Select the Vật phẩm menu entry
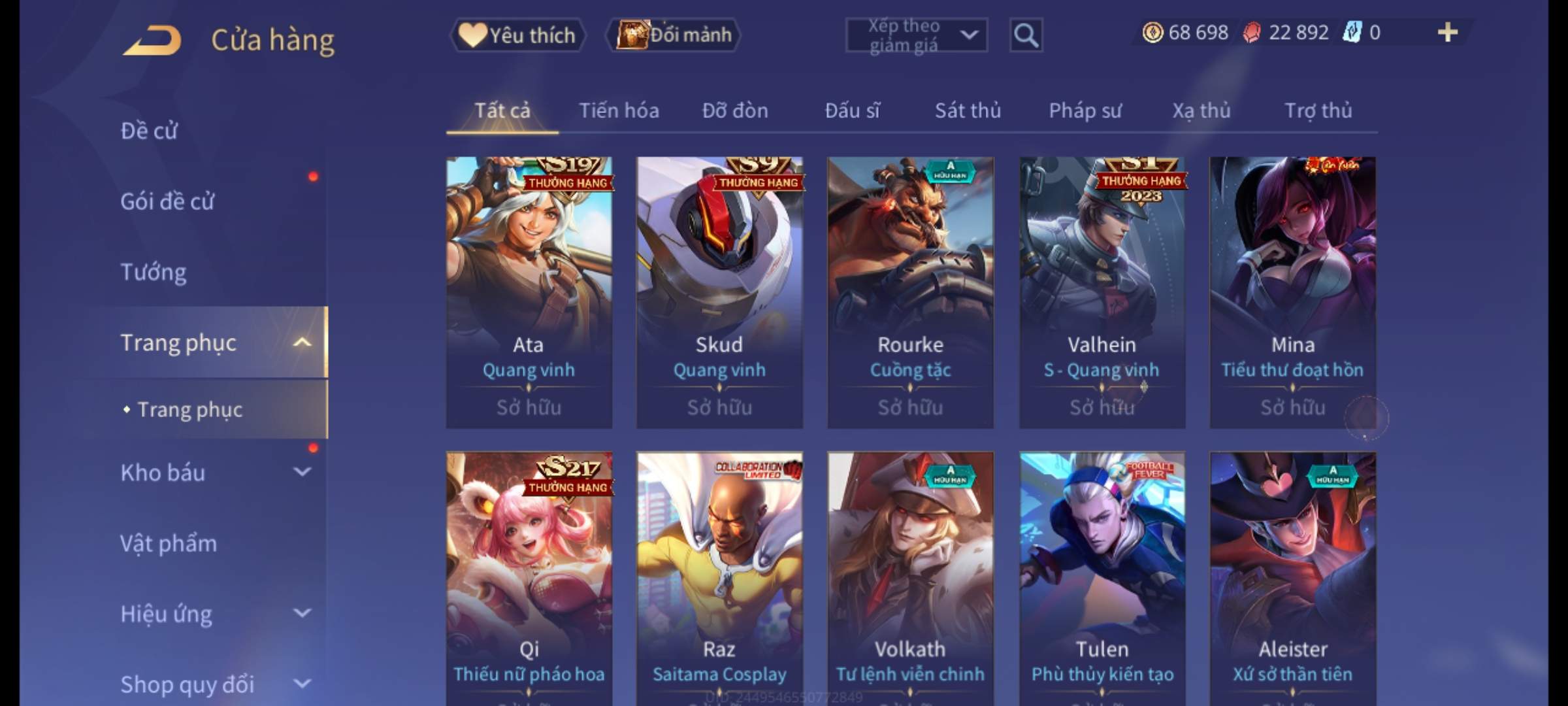 169,543
